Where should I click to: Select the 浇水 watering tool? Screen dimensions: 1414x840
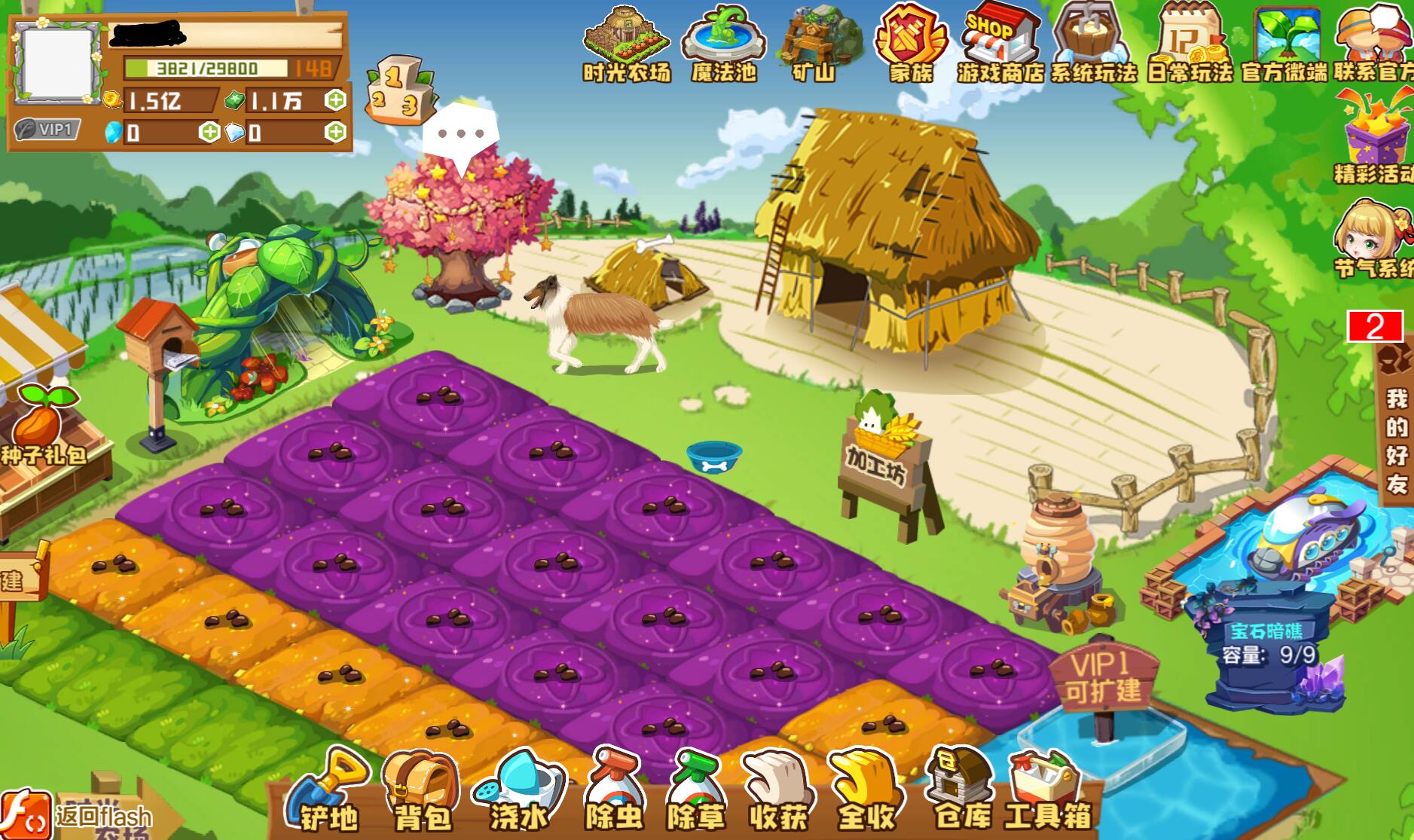point(518,791)
